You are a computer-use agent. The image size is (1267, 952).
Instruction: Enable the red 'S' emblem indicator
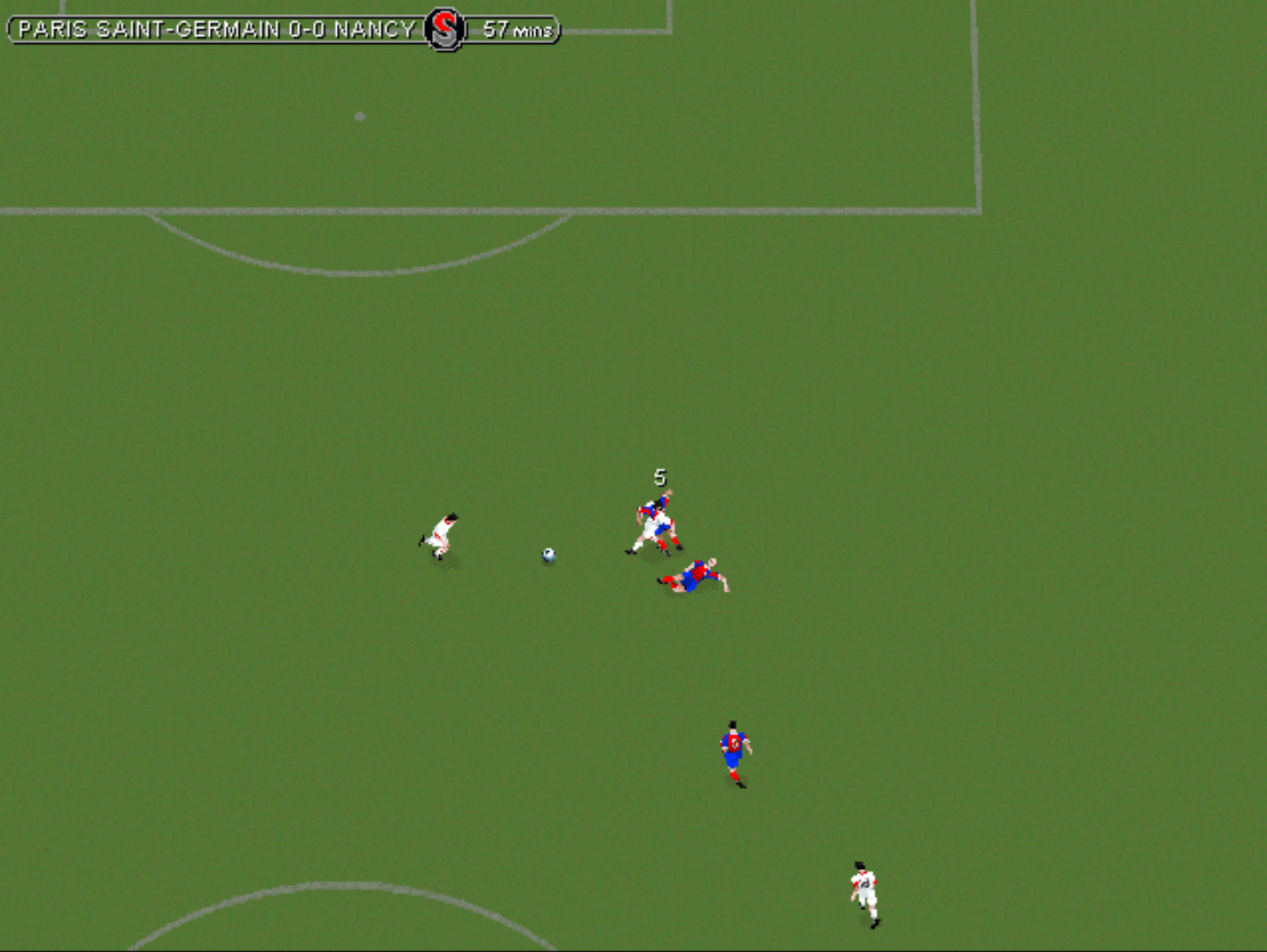(x=443, y=29)
